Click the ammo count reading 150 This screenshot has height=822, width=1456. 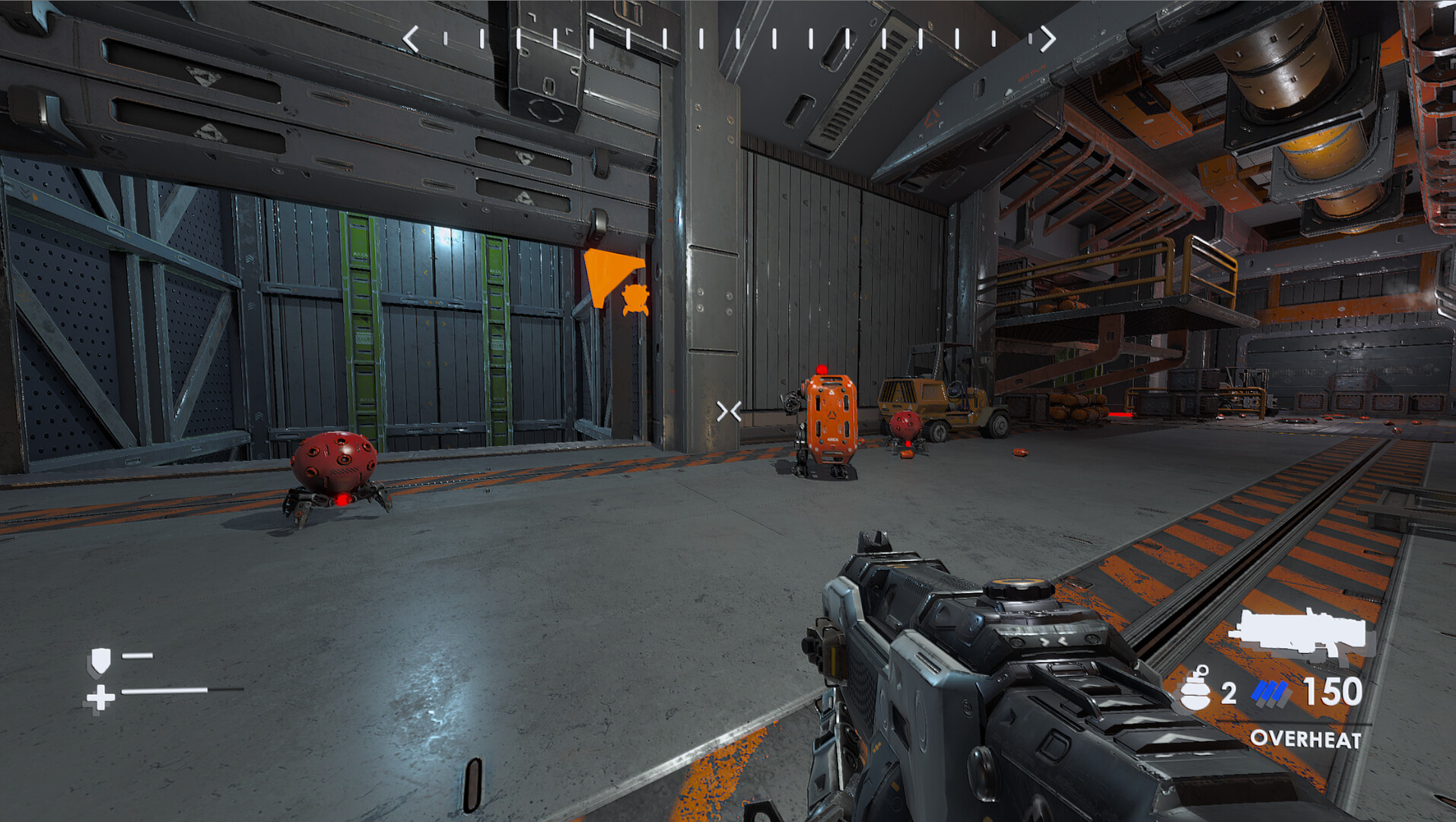(1334, 691)
